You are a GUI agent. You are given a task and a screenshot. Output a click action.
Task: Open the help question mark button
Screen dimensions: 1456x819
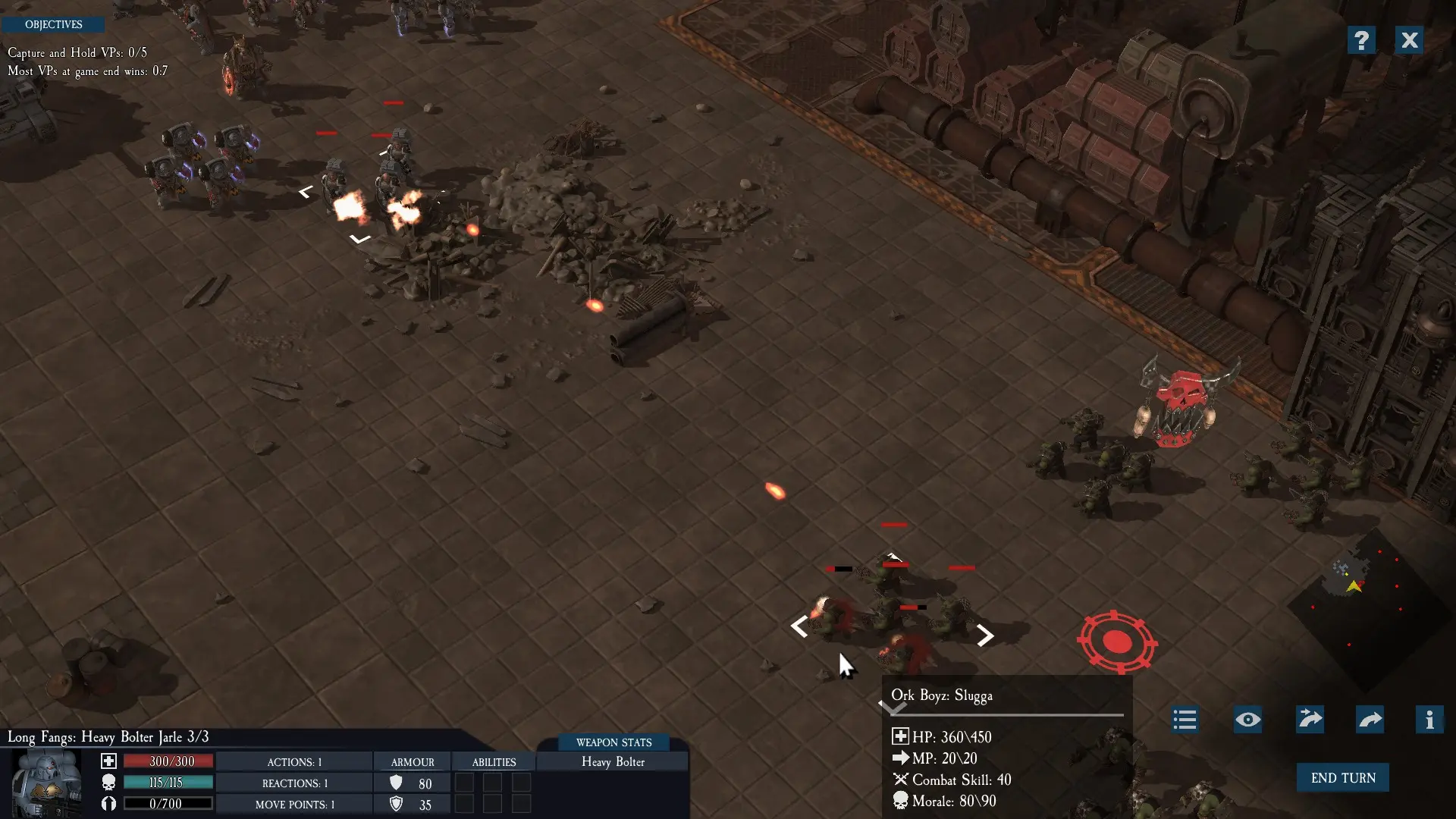click(1361, 40)
